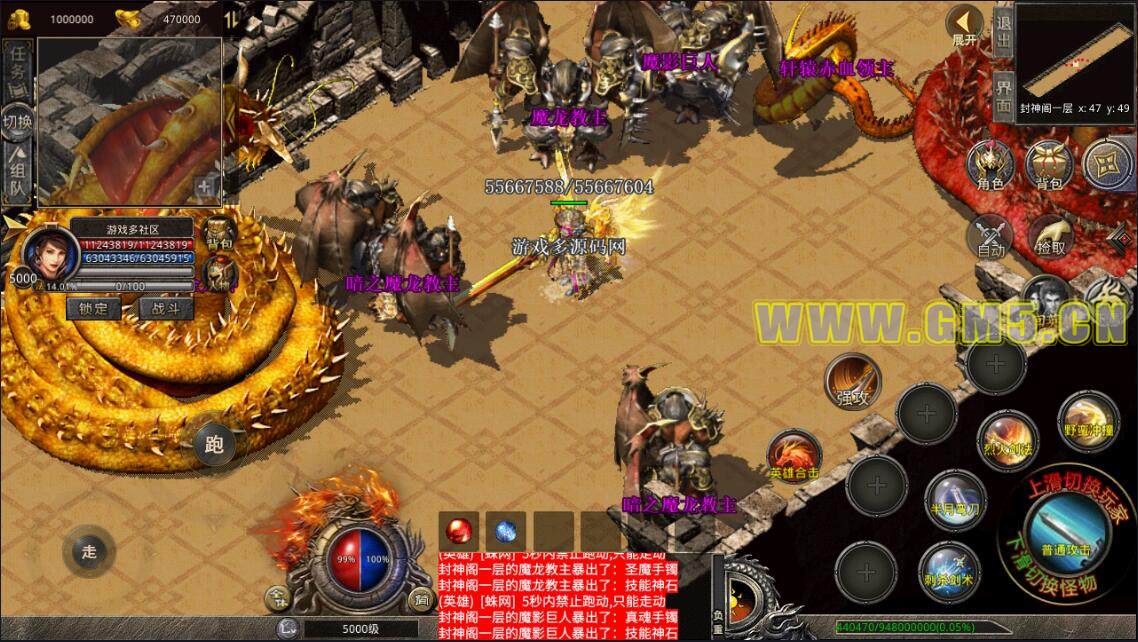Image resolution: width=1138 pixels, height=642 pixels.
Task: Open the 背包 bag beside 角色
Action: [1046, 165]
